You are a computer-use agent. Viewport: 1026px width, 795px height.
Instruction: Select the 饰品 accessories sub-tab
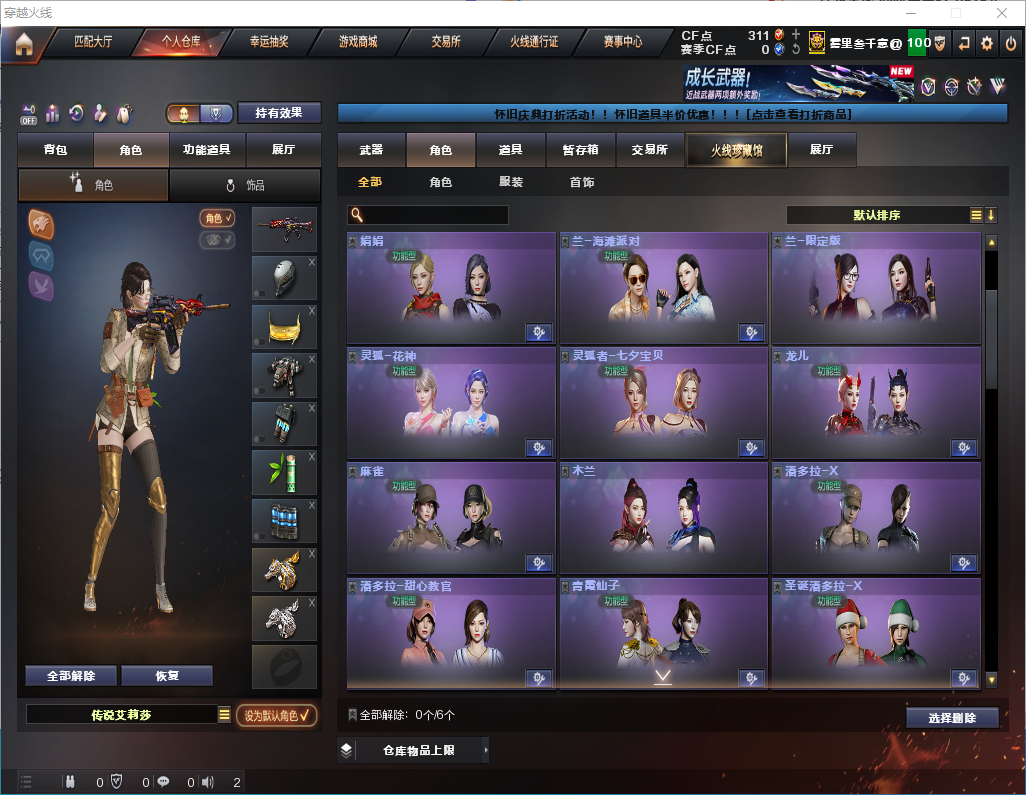(x=245, y=185)
